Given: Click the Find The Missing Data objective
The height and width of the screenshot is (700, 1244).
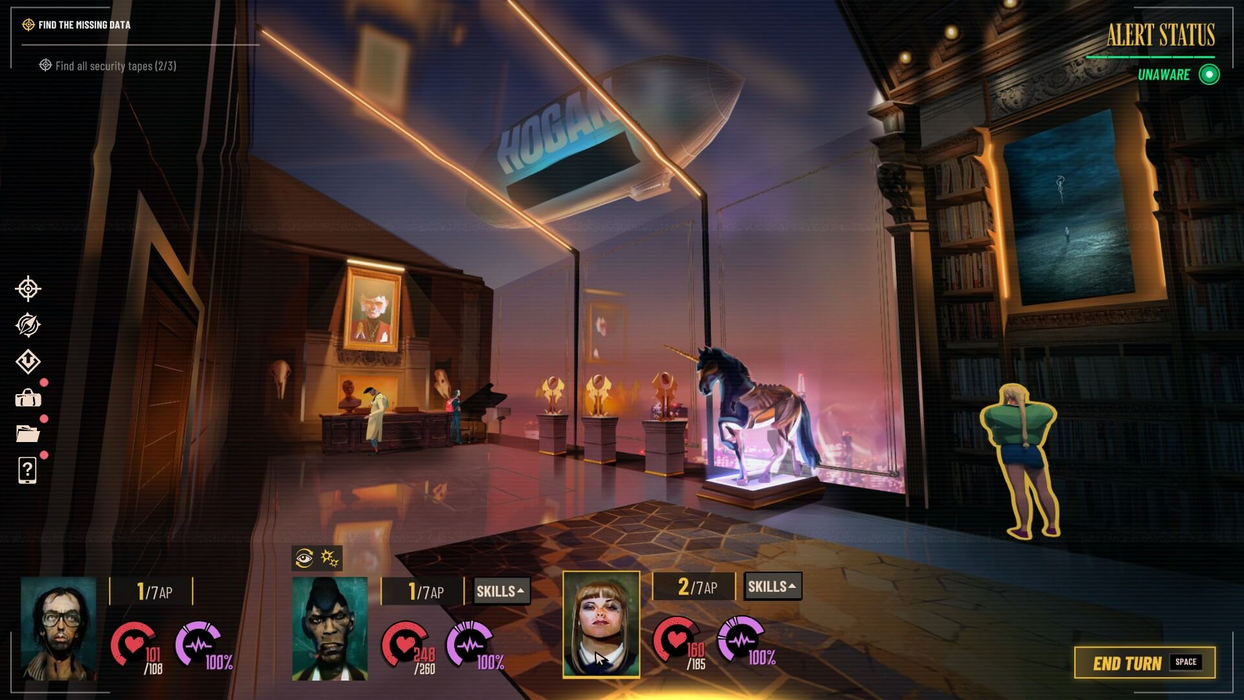Looking at the screenshot, I should click(84, 25).
